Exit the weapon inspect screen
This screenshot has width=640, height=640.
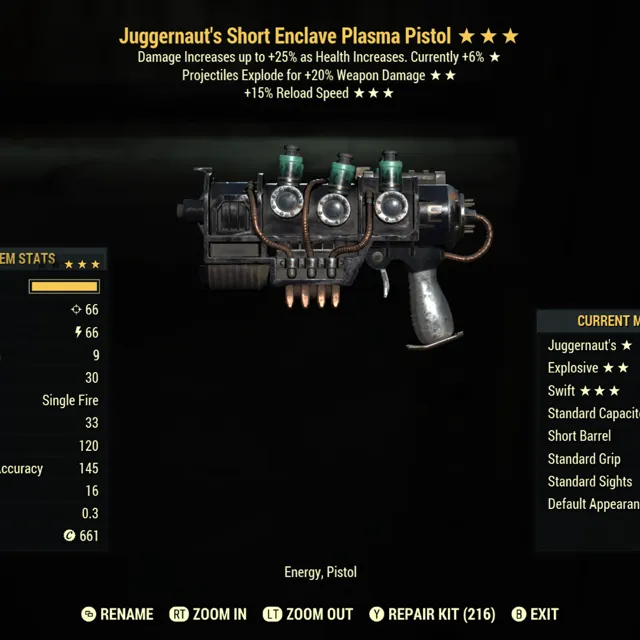click(535, 614)
